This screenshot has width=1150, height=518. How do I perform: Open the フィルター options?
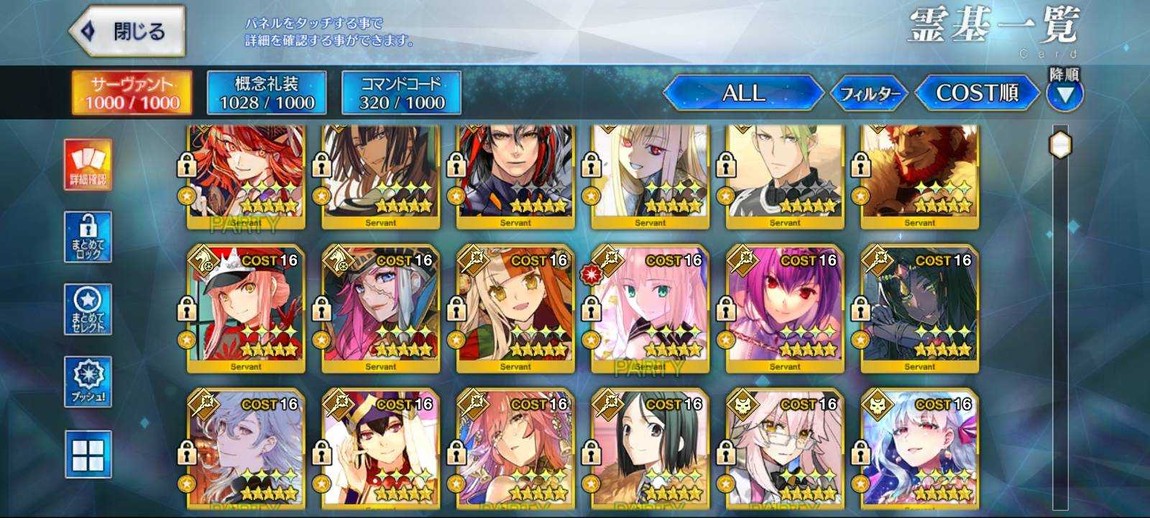pos(869,94)
